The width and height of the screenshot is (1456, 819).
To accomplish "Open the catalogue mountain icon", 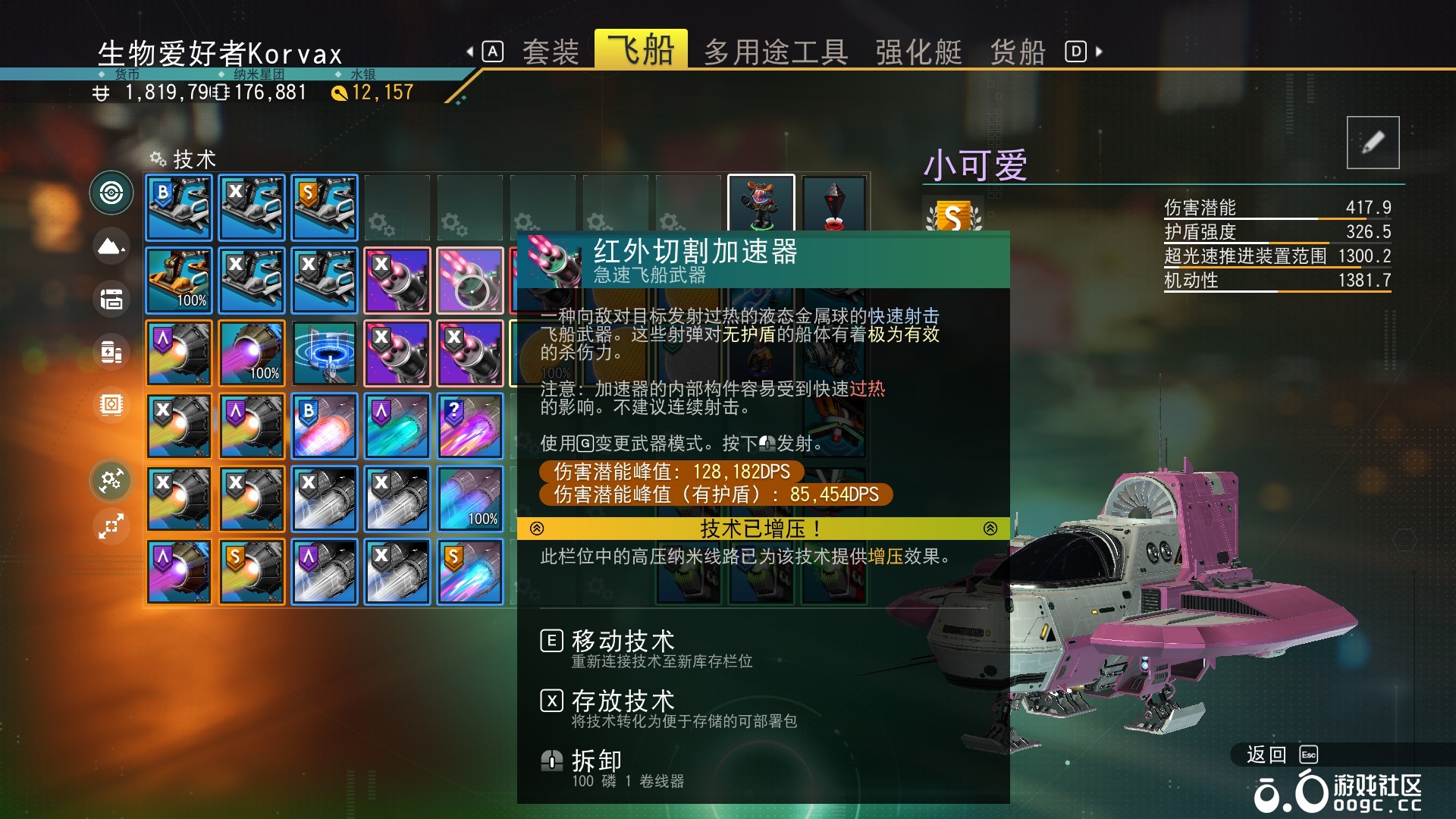I will (111, 246).
